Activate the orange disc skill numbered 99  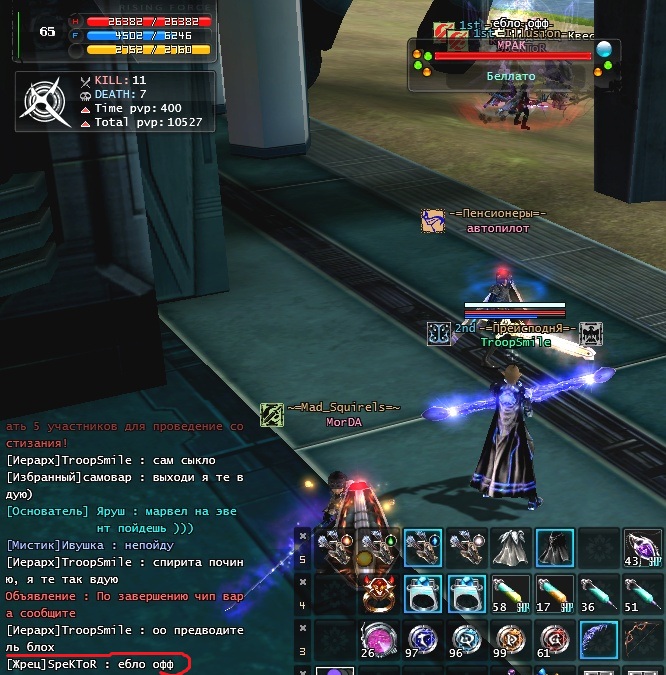(510, 639)
